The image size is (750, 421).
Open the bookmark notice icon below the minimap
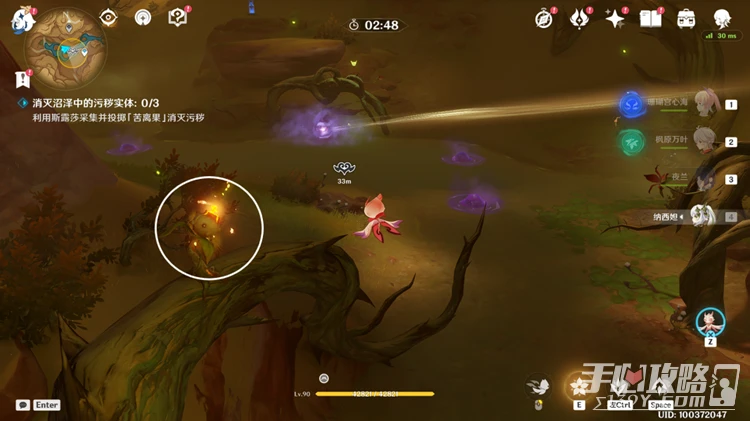tap(22, 79)
